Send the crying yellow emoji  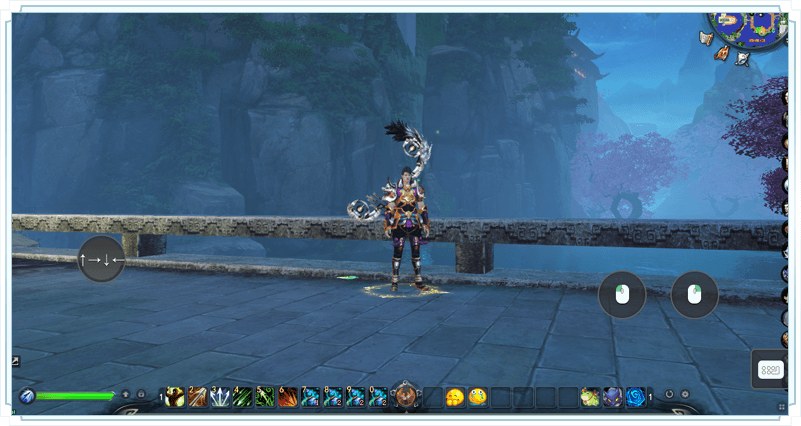click(478, 397)
